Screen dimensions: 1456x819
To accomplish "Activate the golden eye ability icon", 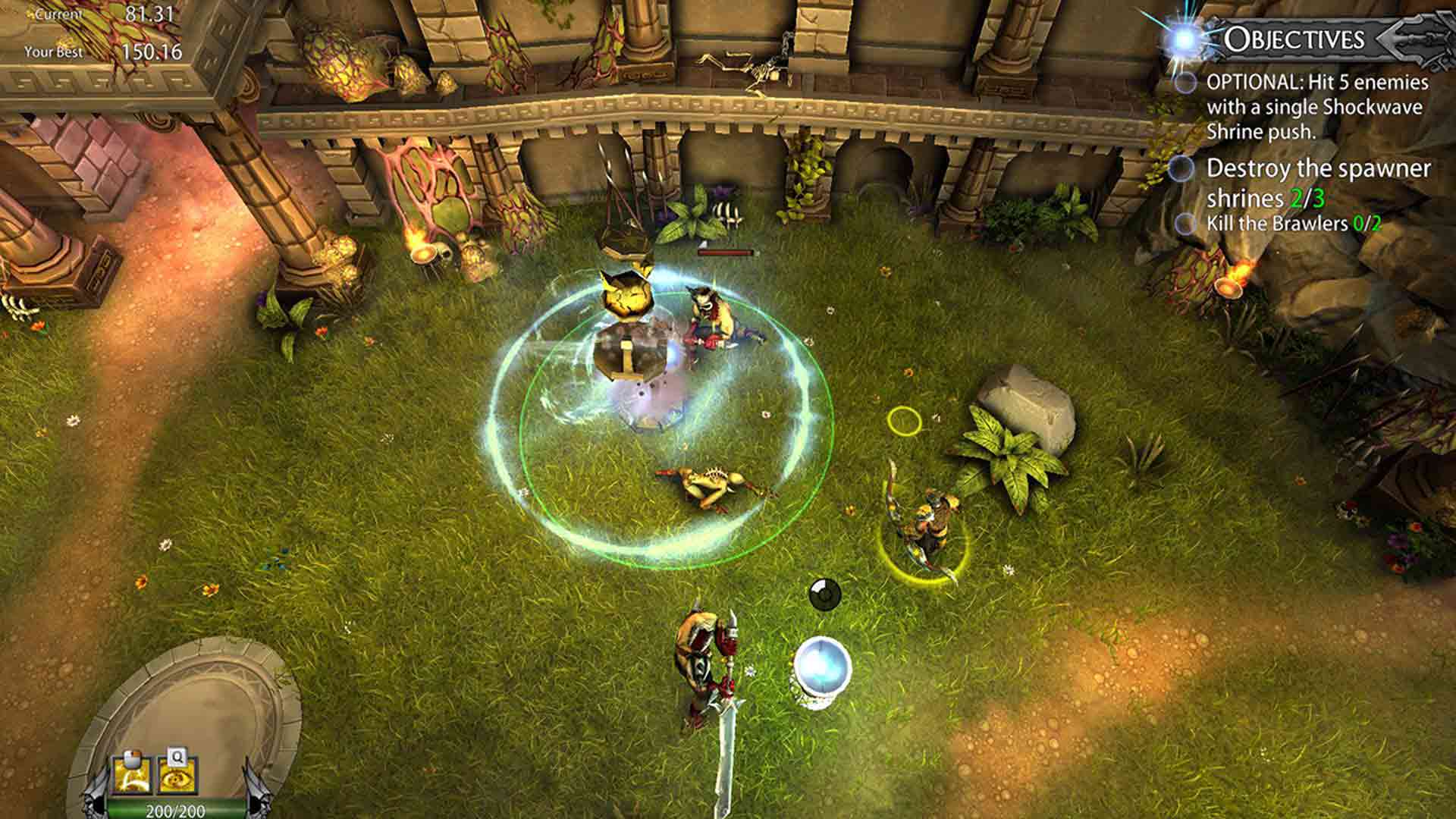I will (175, 779).
